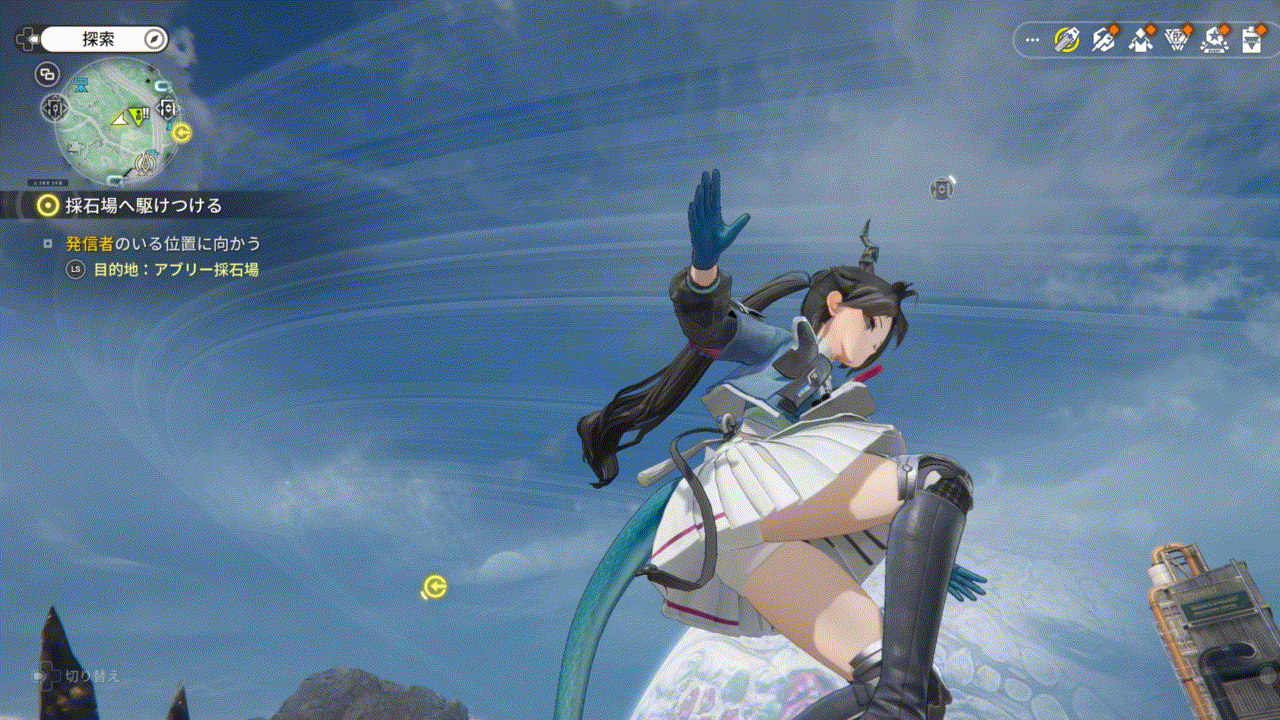1280x720 pixels.
Task: Select the 探索 mode pill label
Action: pyautogui.click(x=99, y=39)
